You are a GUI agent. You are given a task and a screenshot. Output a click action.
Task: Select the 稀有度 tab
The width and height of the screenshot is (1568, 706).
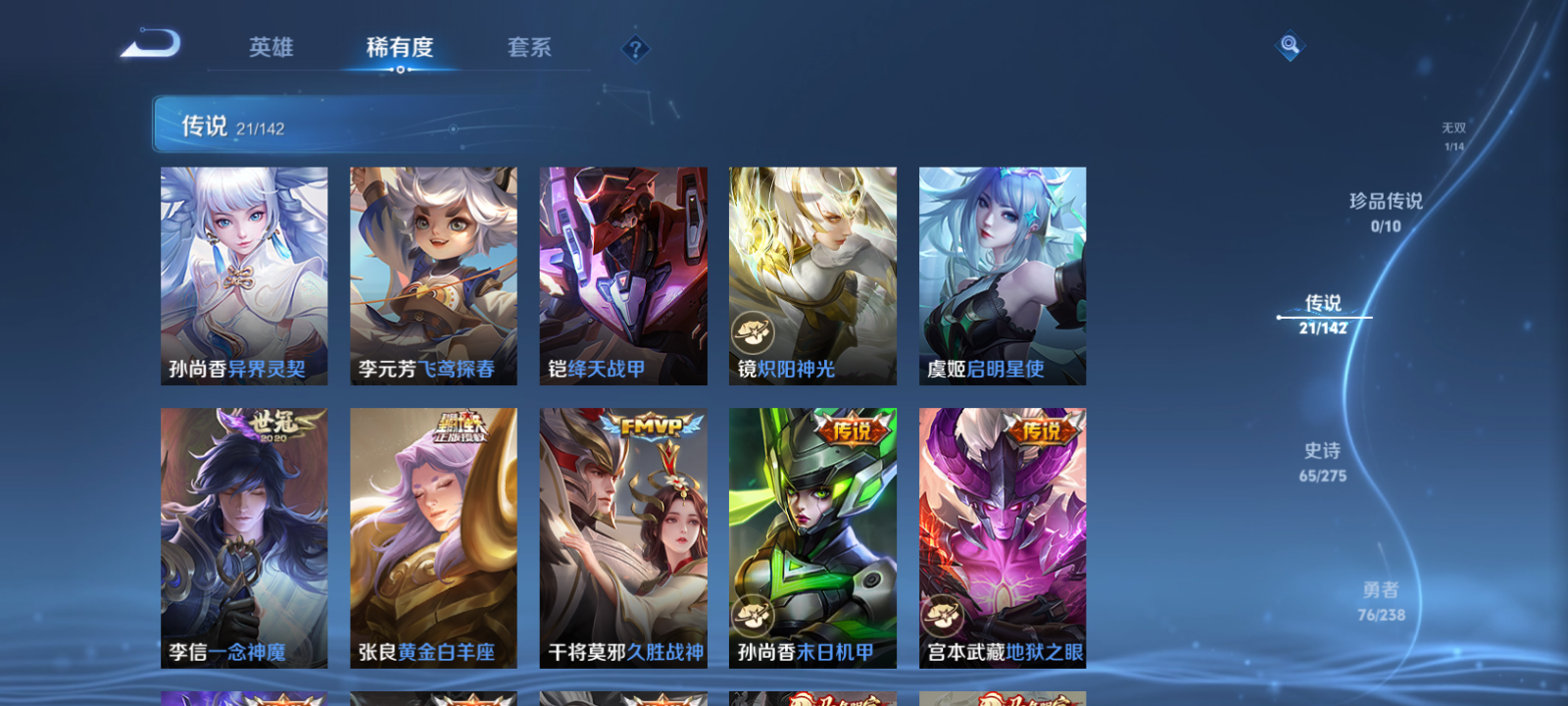click(x=398, y=46)
